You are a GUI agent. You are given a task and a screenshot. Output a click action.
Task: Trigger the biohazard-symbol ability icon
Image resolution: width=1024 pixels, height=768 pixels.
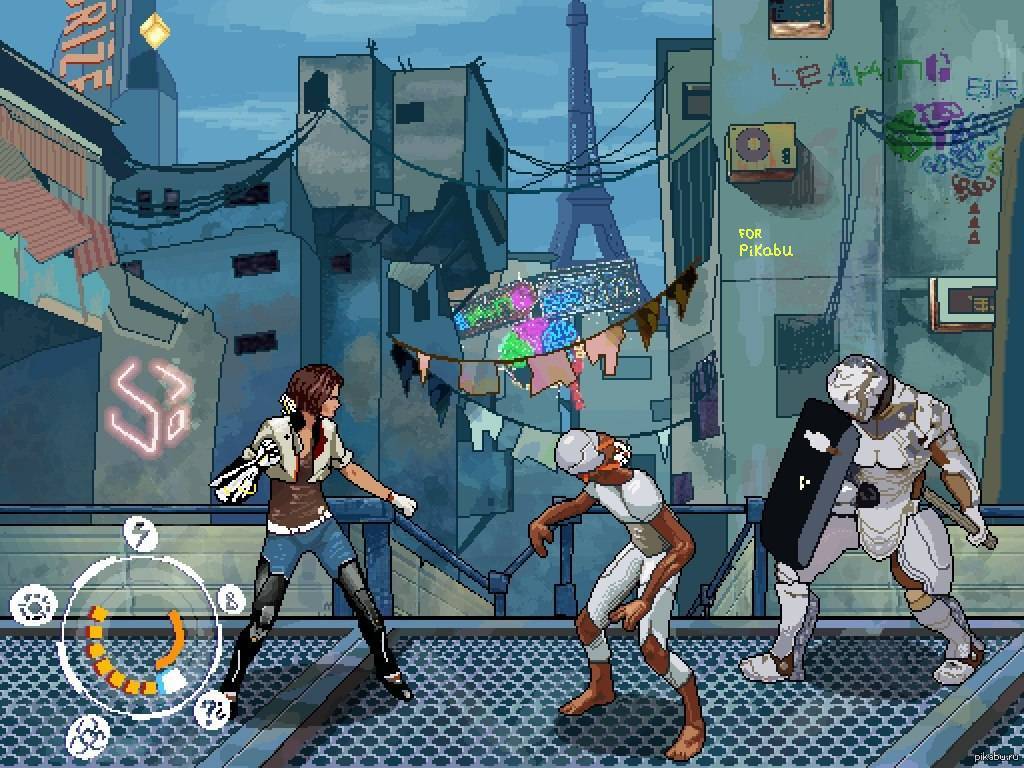87,737
